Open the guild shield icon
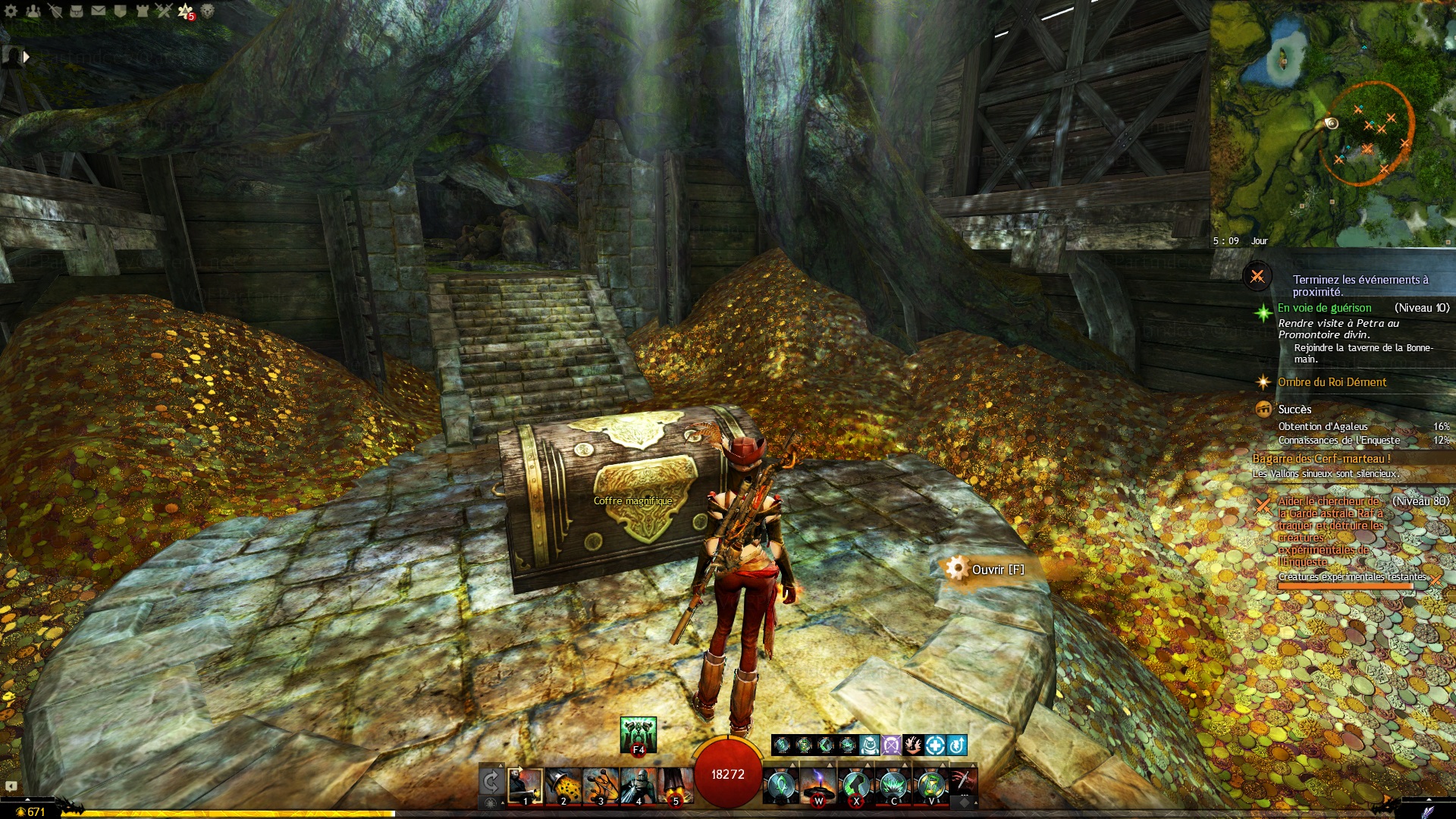The width and height of the screenshot is (1456, 819). tap(120, 11)
